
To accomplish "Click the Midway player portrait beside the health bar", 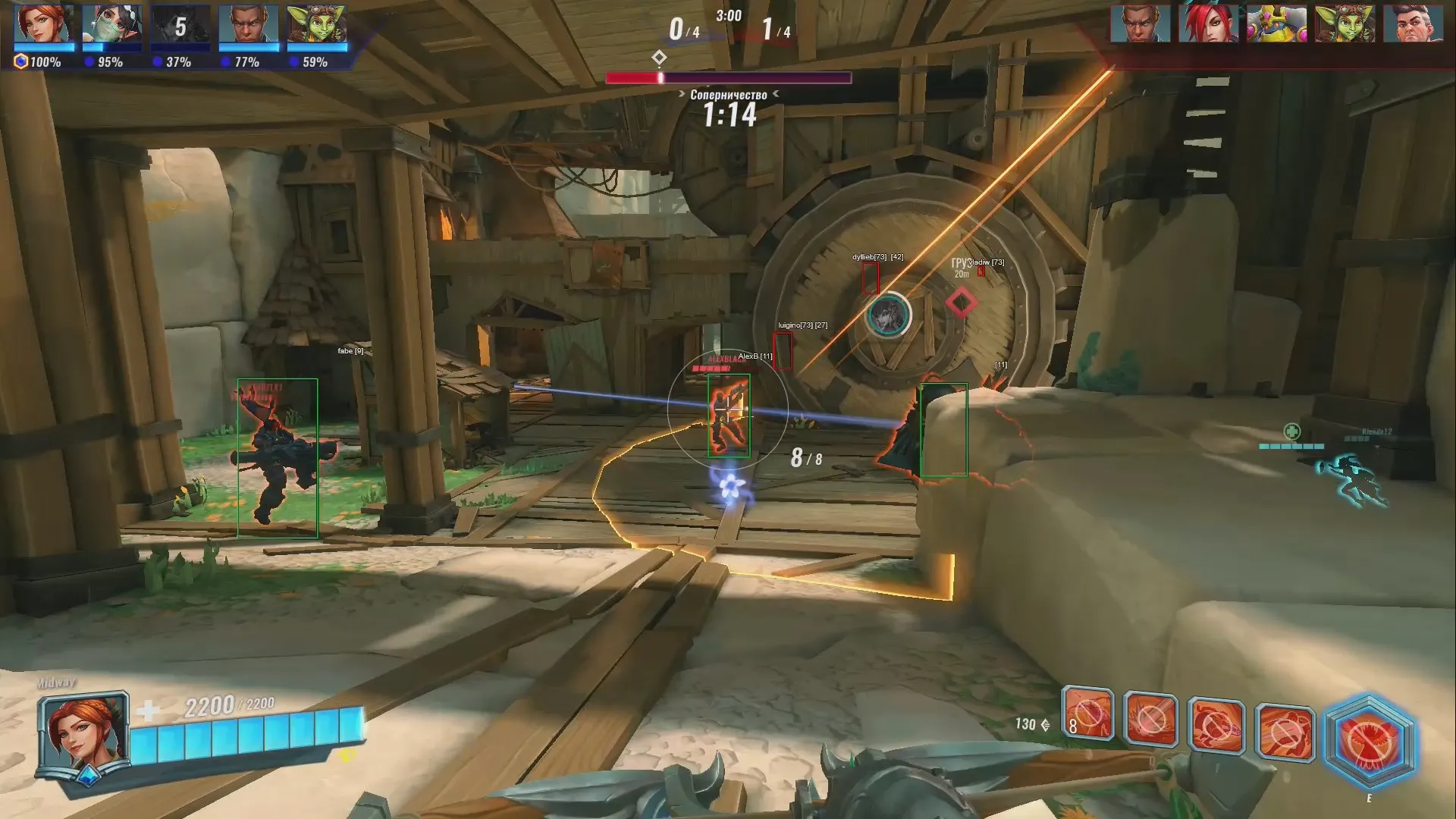I will coord(83,733).
